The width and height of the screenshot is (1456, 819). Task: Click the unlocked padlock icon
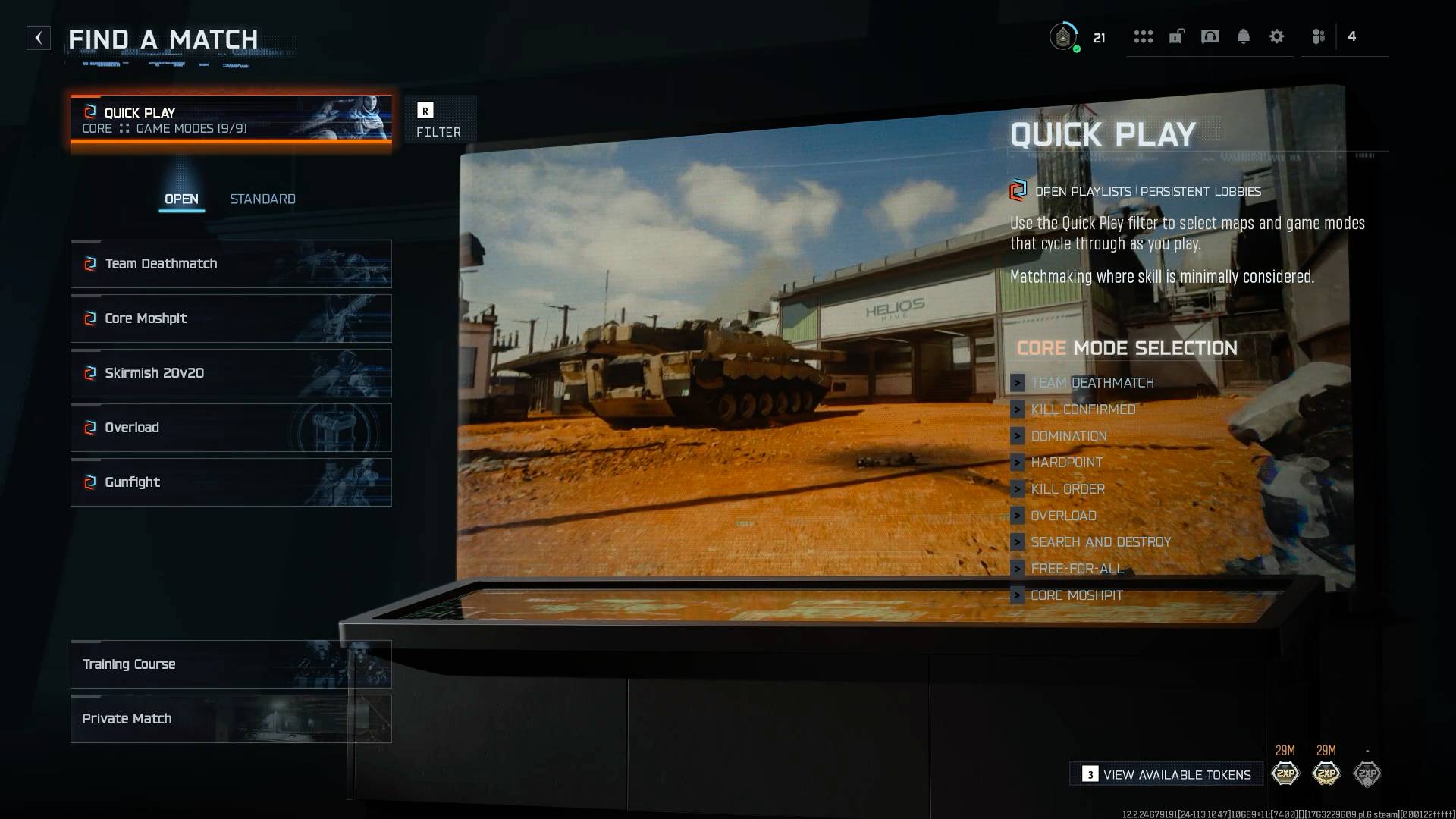pyautogui.click(x=1176, y=36)
